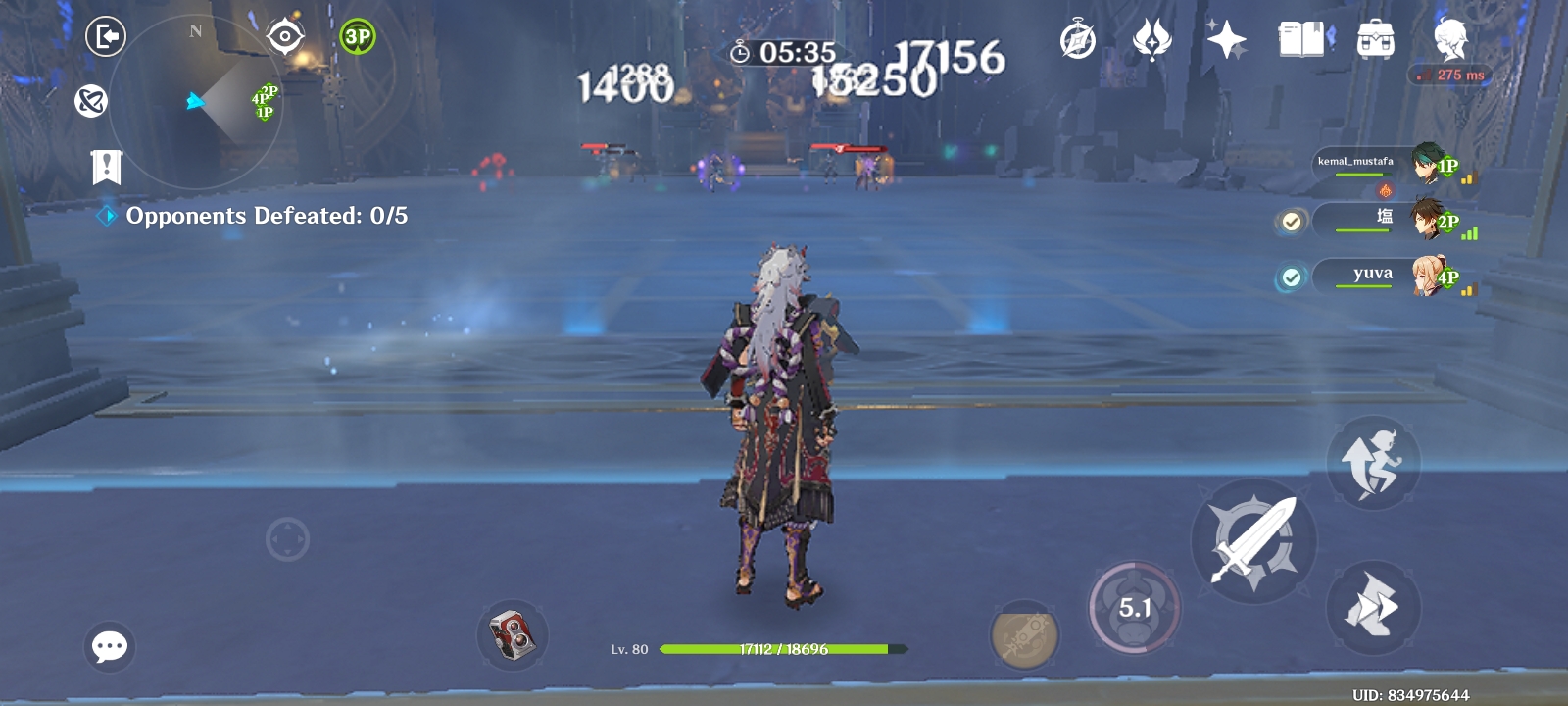Image resolution: width=1568 pixels, height=706 pixels.
Task: Open the Events sparkle icon
Action: (1225, 41)
